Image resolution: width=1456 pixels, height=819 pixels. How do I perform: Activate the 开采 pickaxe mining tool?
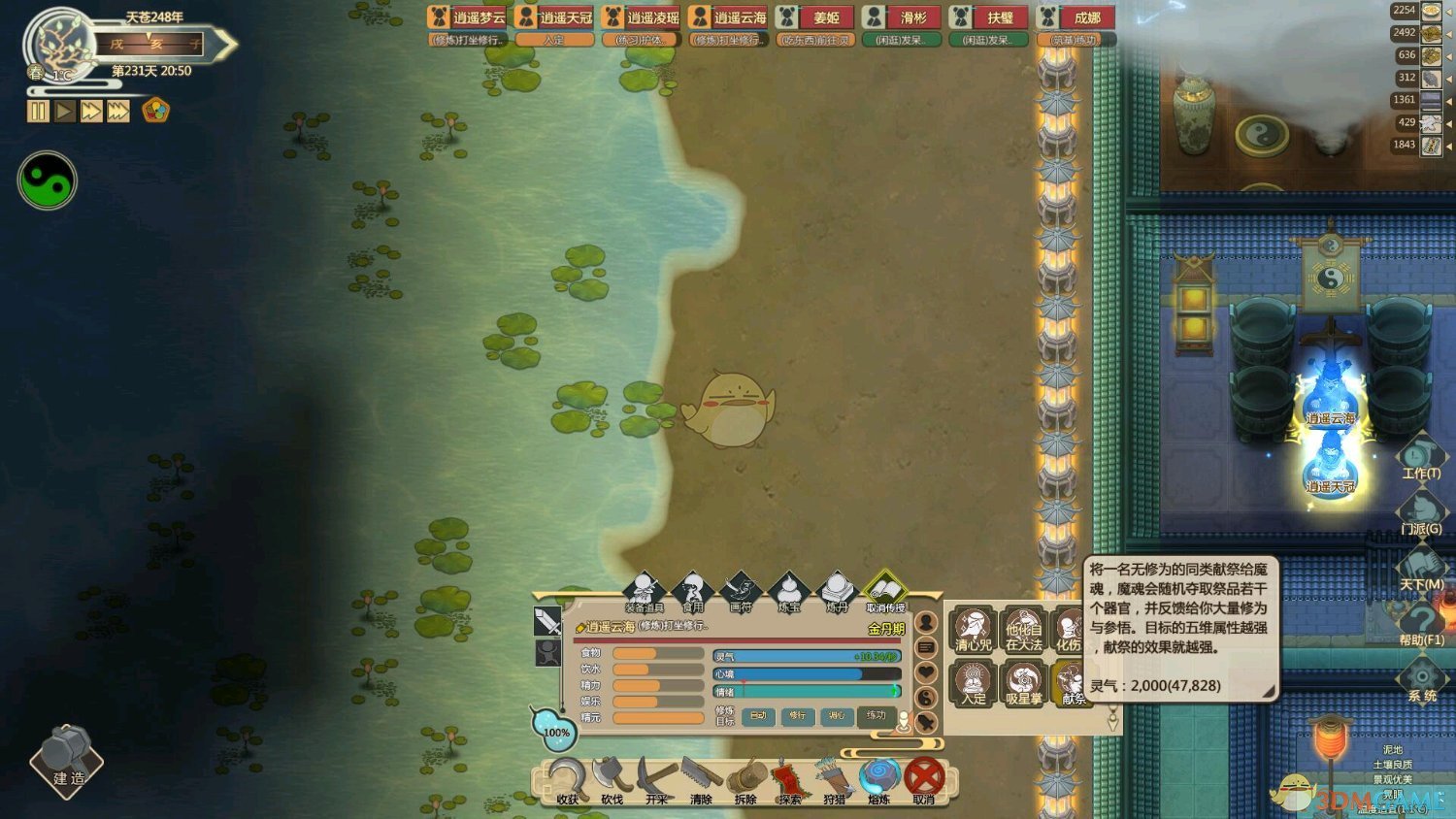[x=656, y=780]
